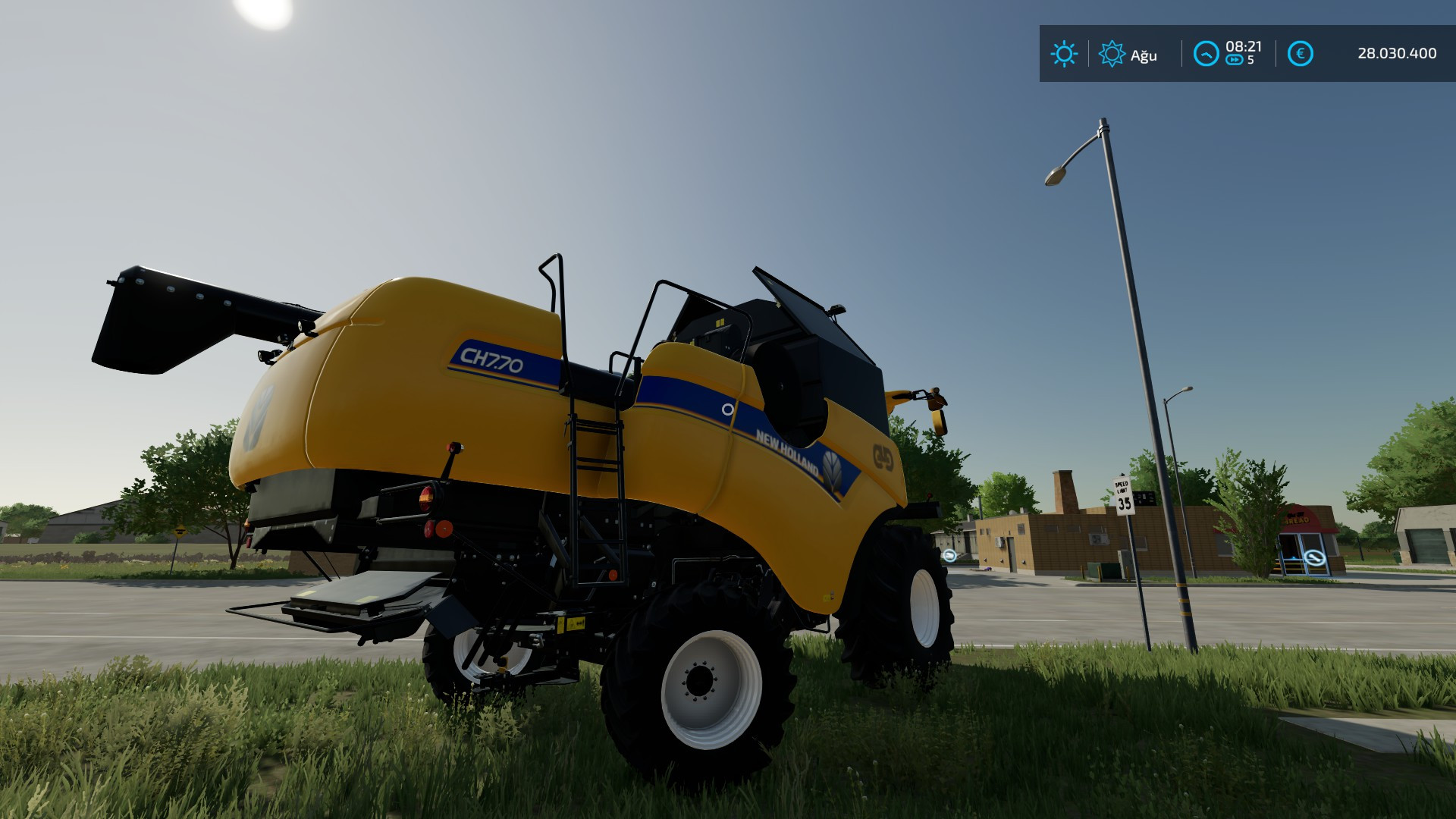This screenshot has width=1456, height=819.
Task: Open the Ağu weather forecast icon
Action: pos(1112,53)
